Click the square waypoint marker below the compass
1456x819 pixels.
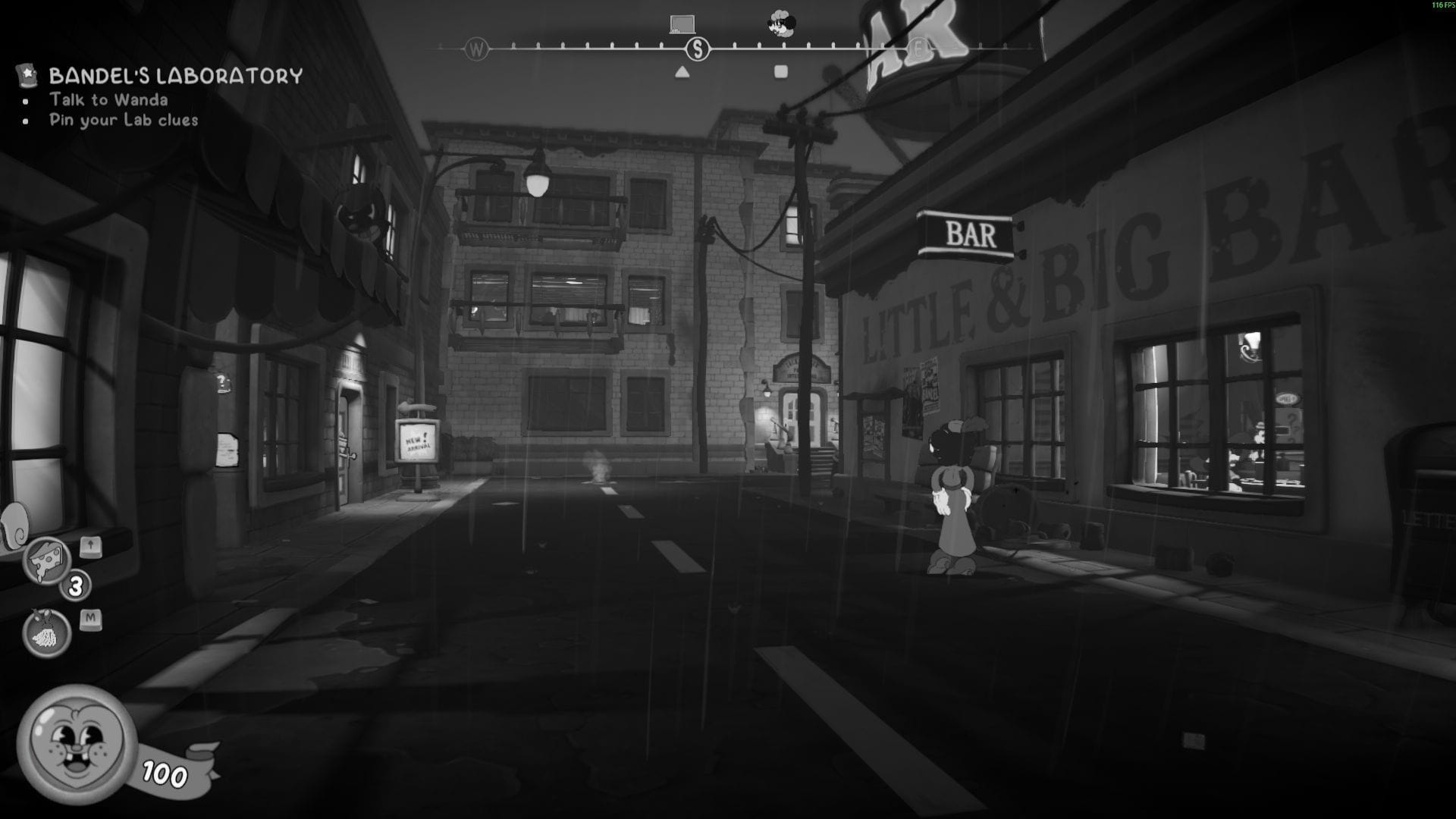tap(782, 70)
